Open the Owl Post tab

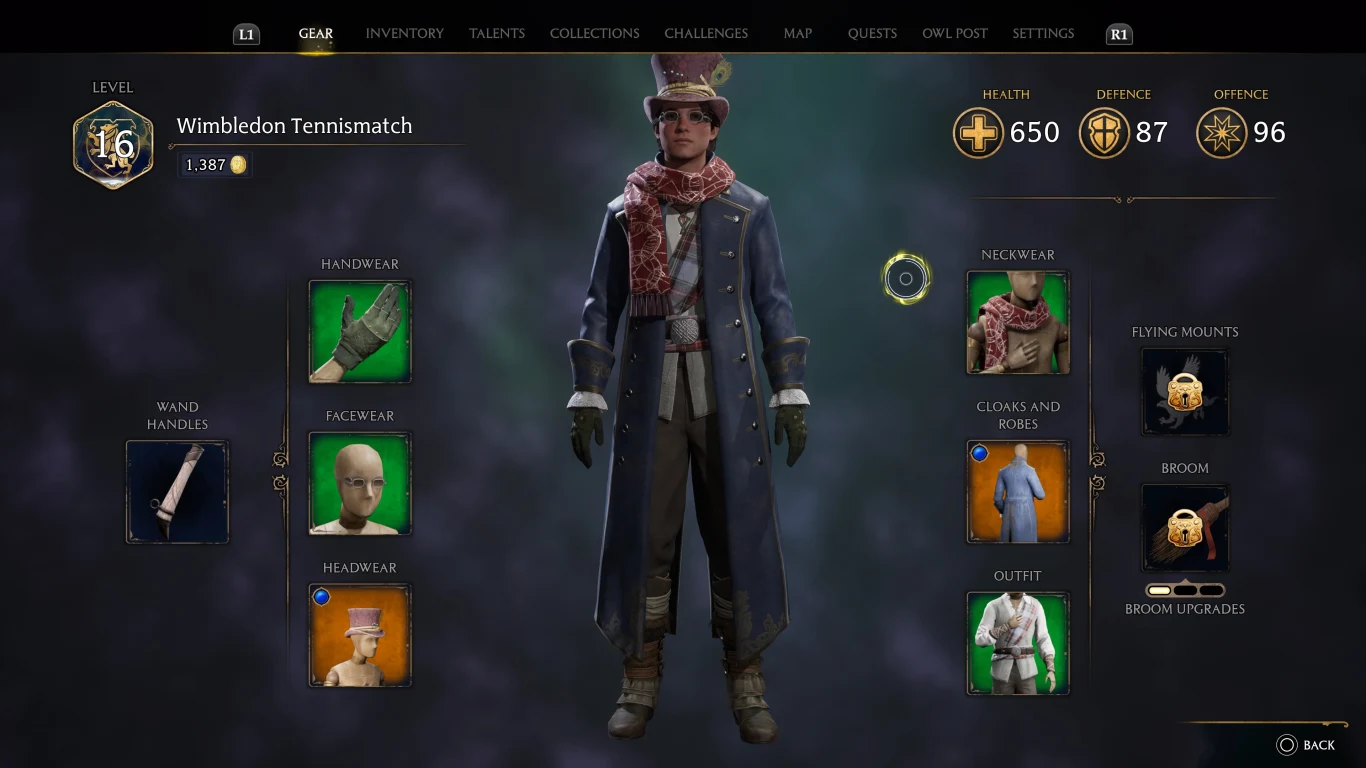point(954,33)
